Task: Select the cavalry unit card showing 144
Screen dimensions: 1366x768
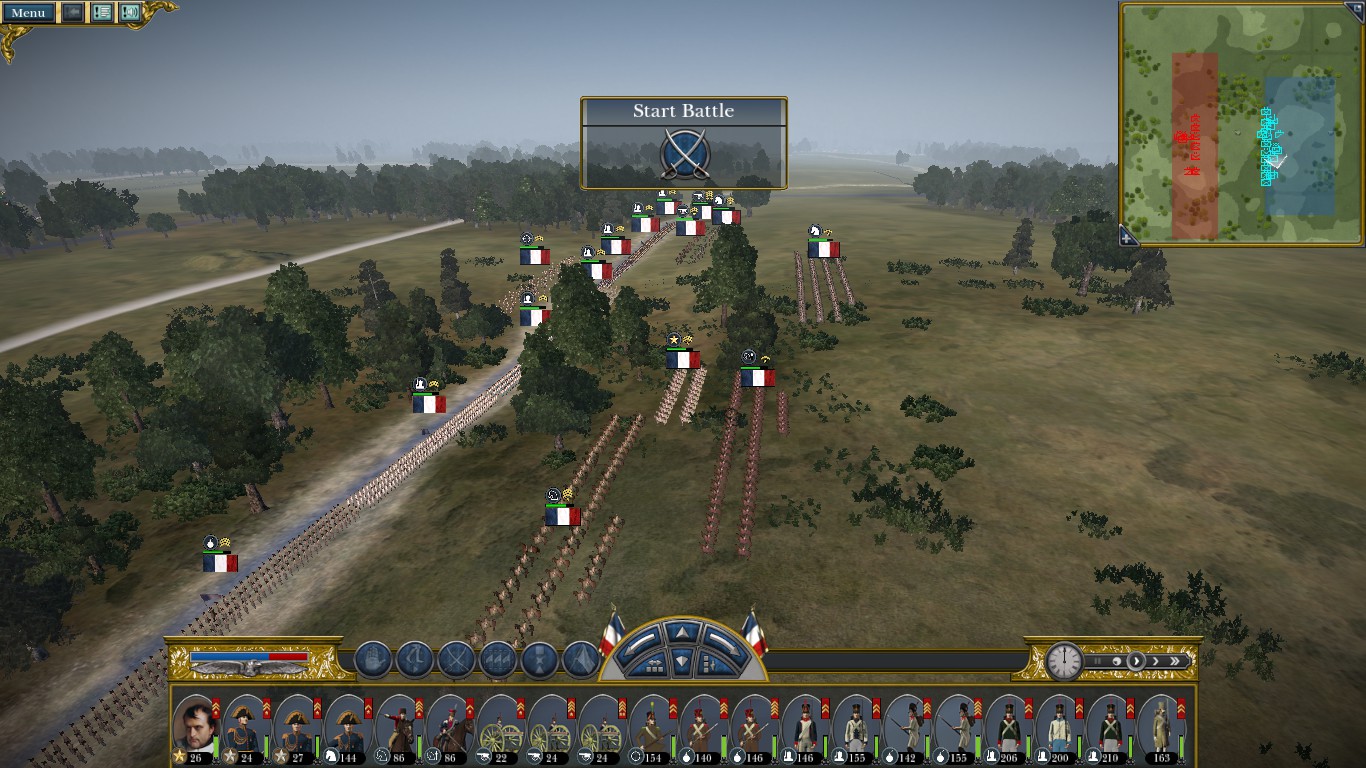Action: point(346,726)
